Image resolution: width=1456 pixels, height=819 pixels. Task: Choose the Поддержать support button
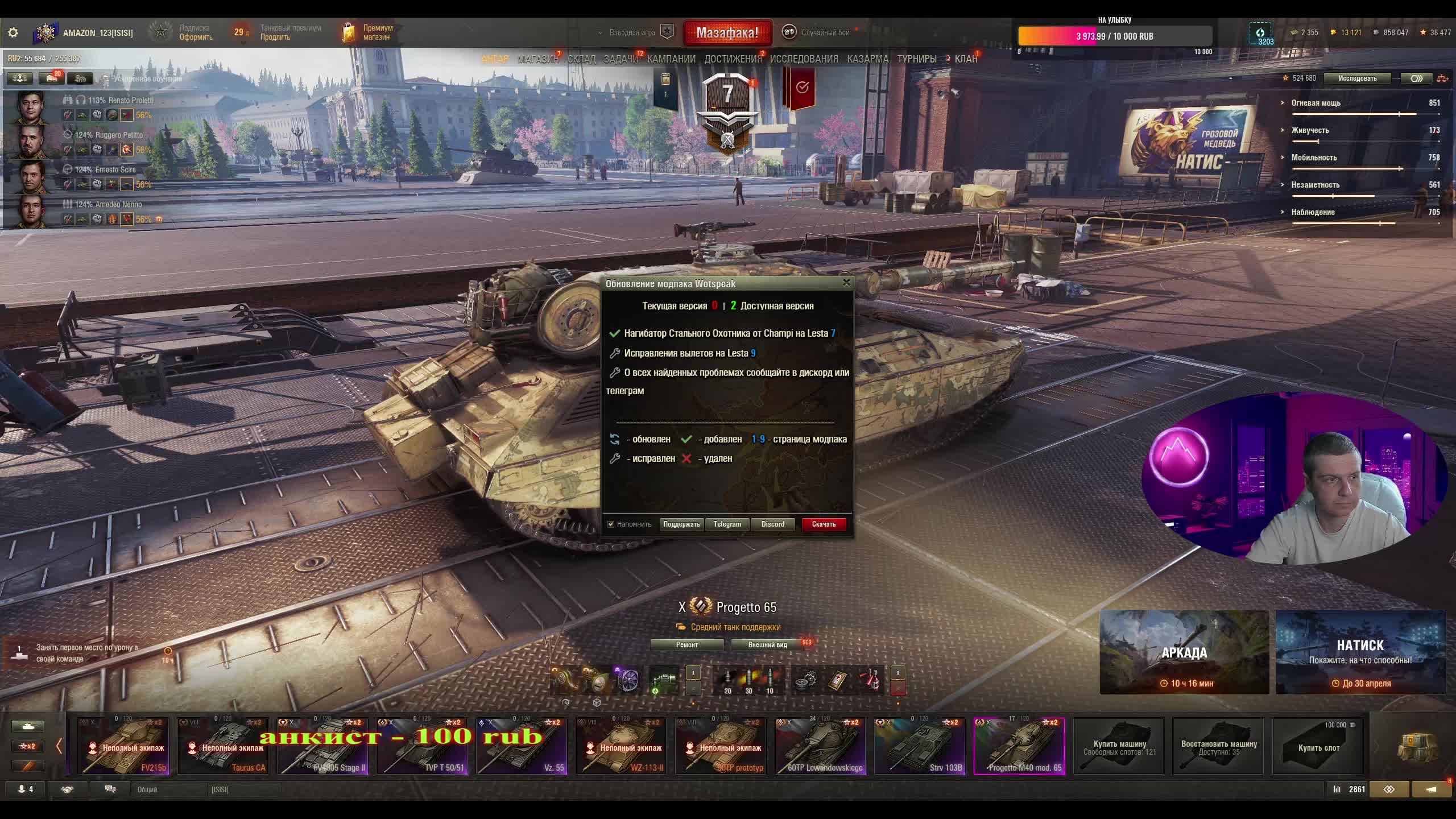point(681,524)
